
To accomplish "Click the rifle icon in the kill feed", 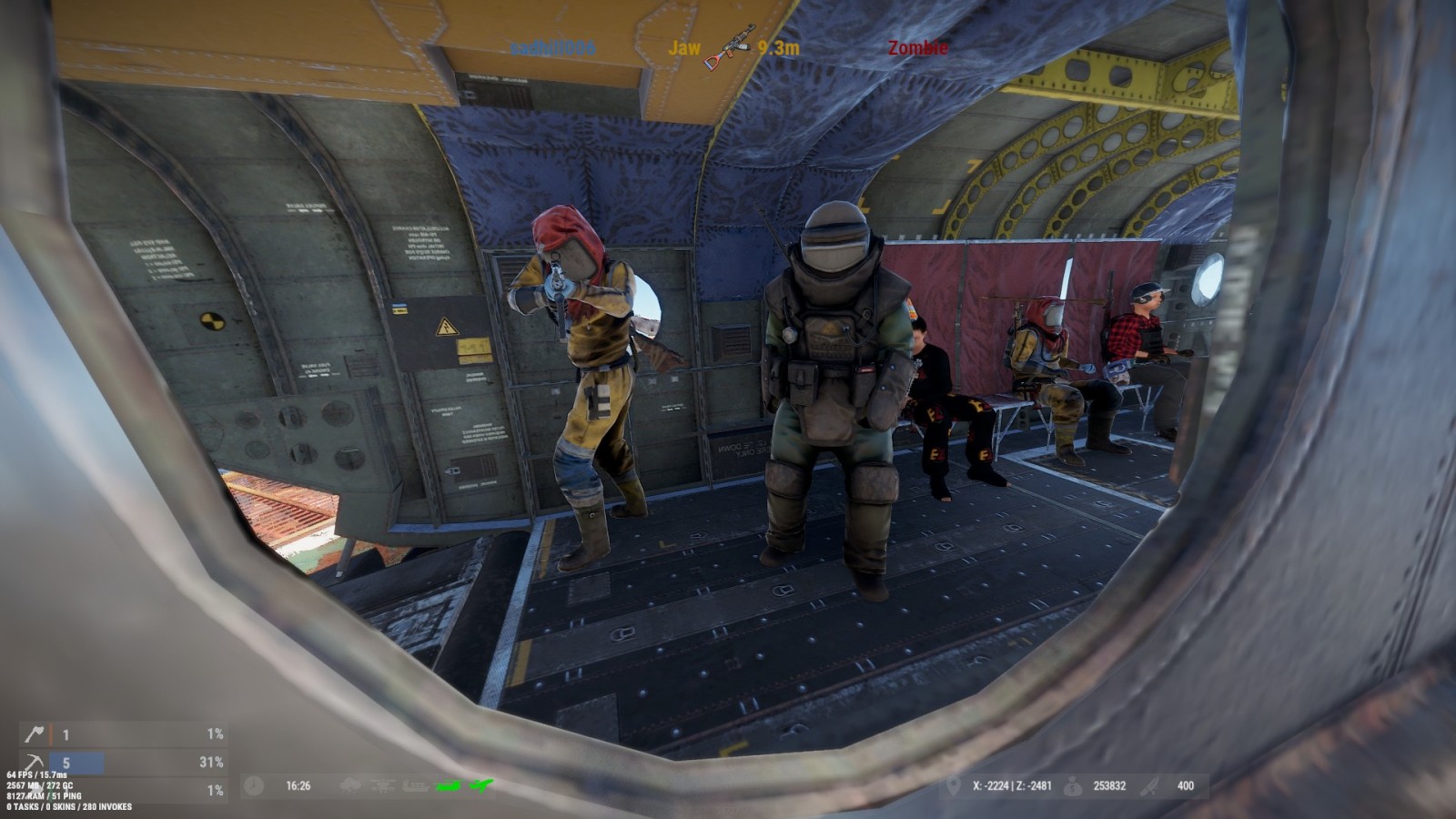I will tap(729, 47).
